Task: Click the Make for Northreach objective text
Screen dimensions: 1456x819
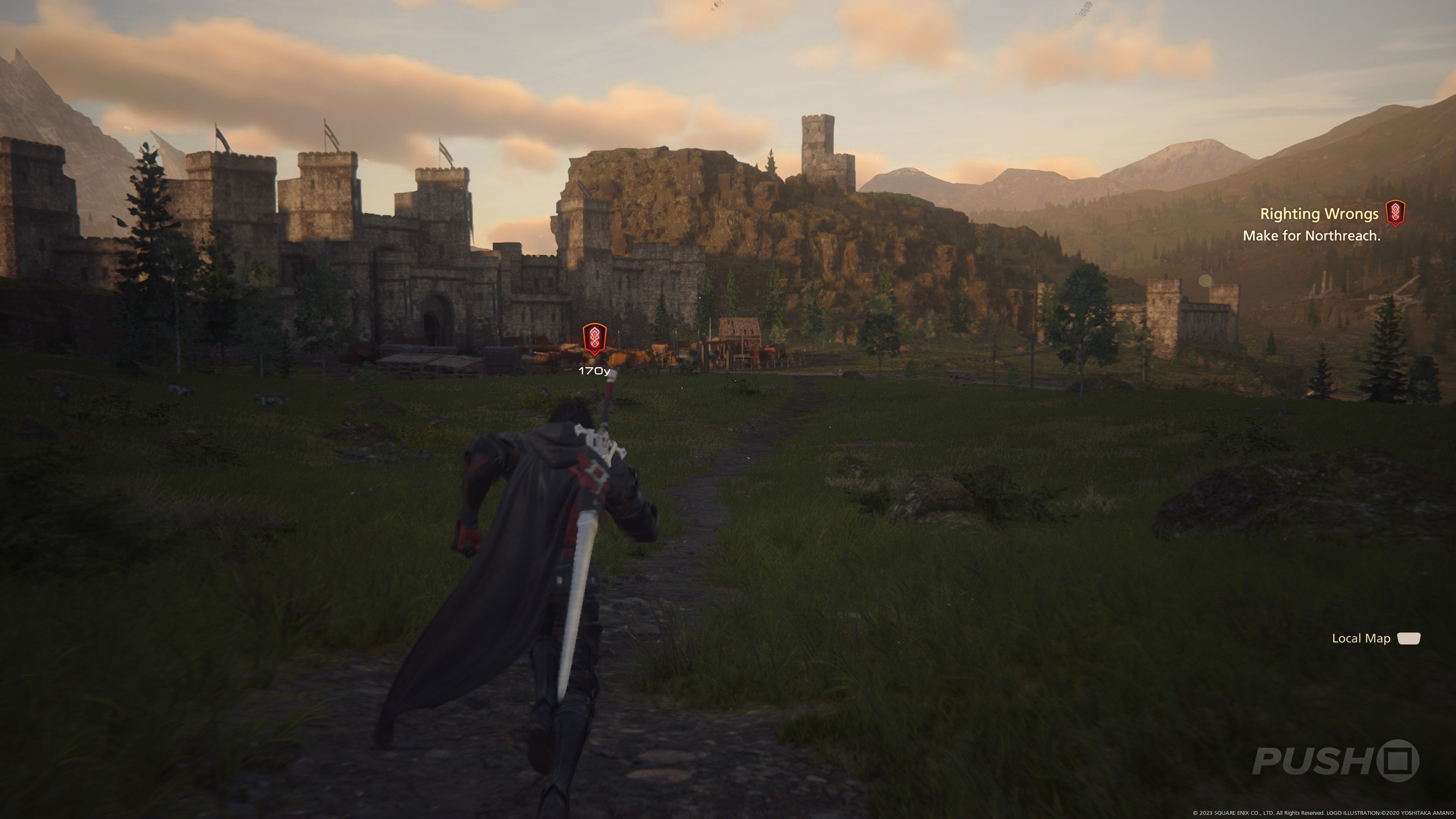Action: [x=1311, y=236]
